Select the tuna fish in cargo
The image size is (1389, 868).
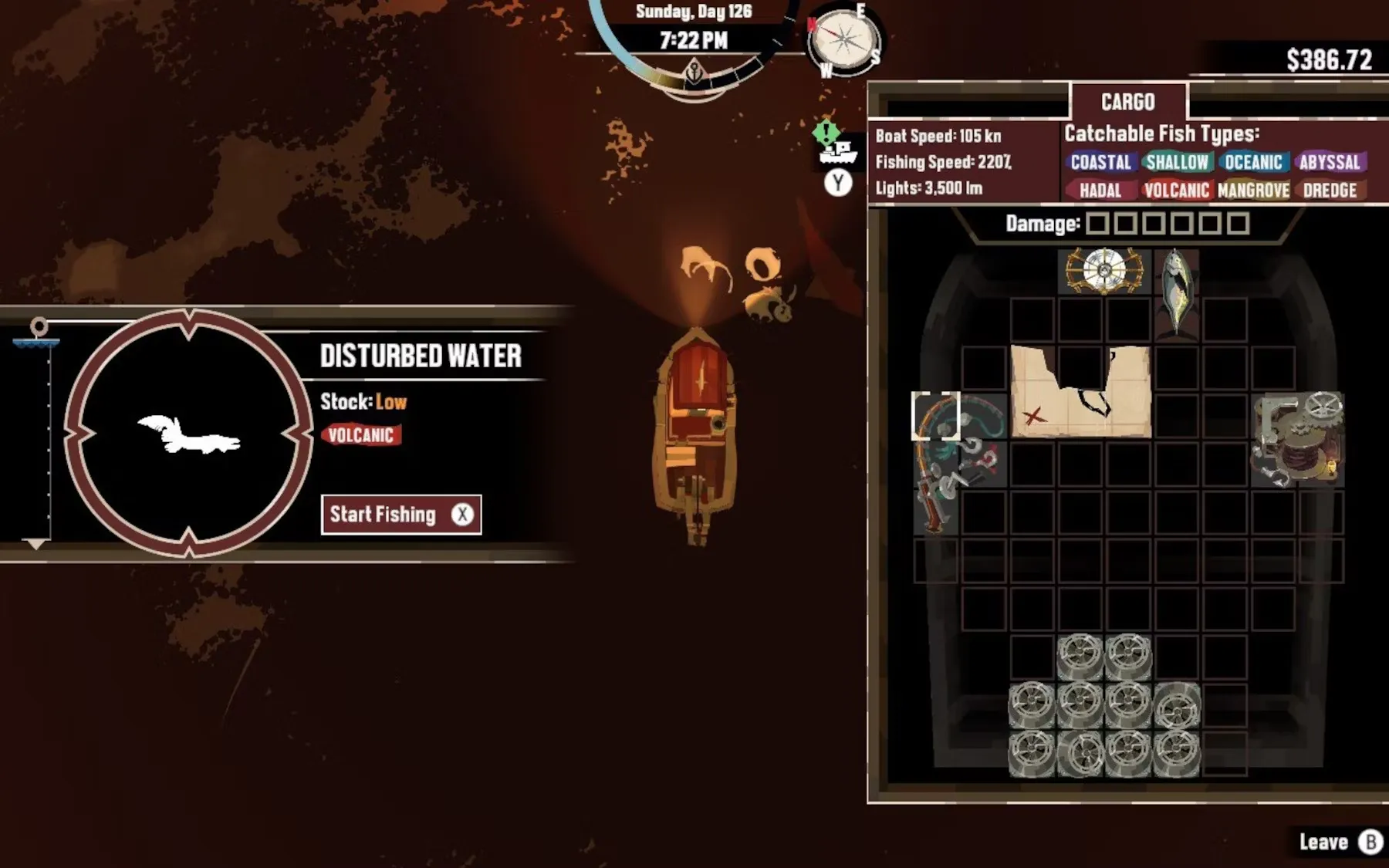(x=1175, y=292)
